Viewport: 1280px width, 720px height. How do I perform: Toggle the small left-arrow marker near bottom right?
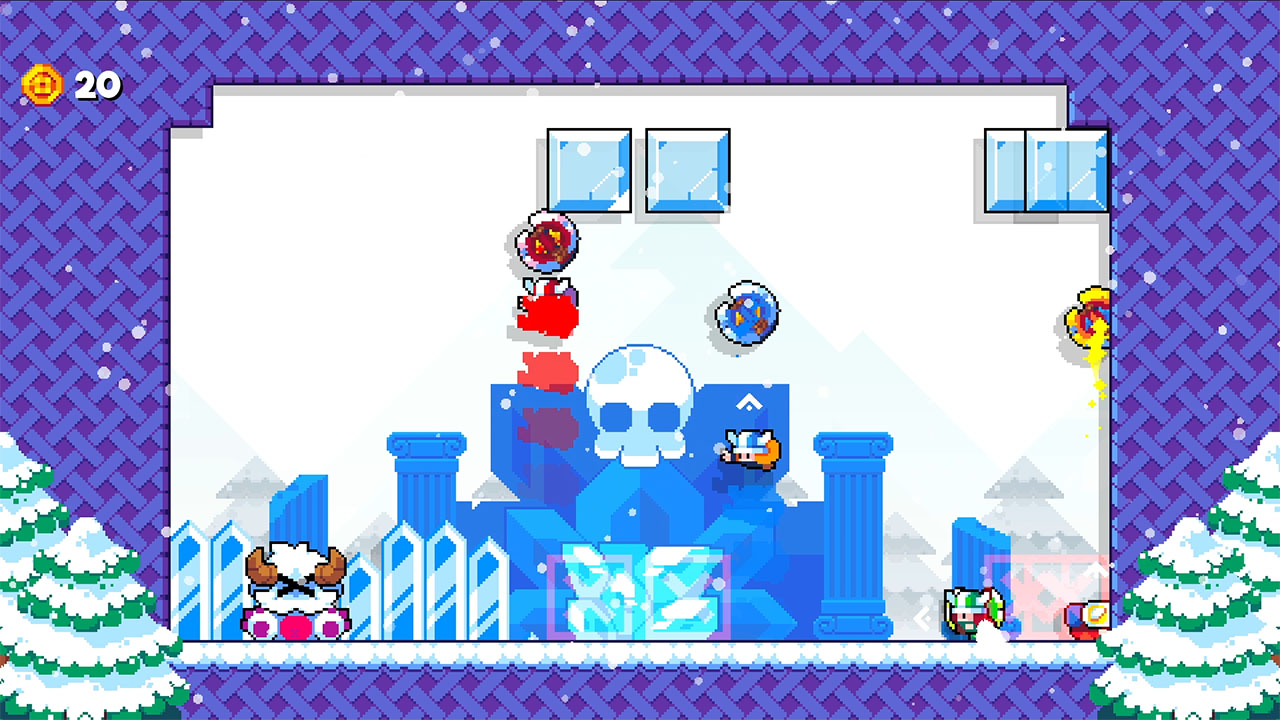(x=922, y=620)
